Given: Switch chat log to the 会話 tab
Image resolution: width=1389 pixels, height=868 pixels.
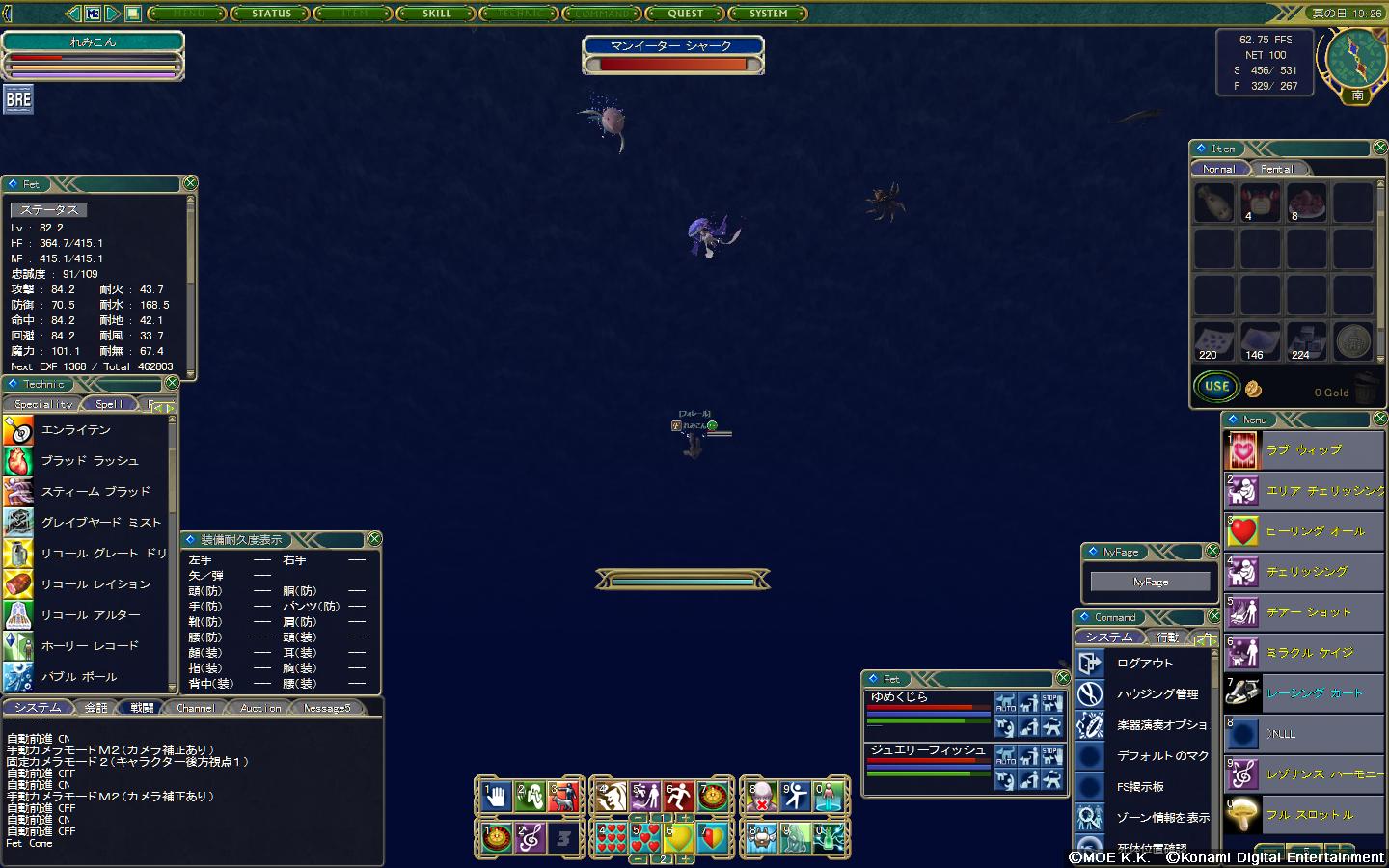Looking at the screenshot, I should pyautogui.click(x=96, y=708).
